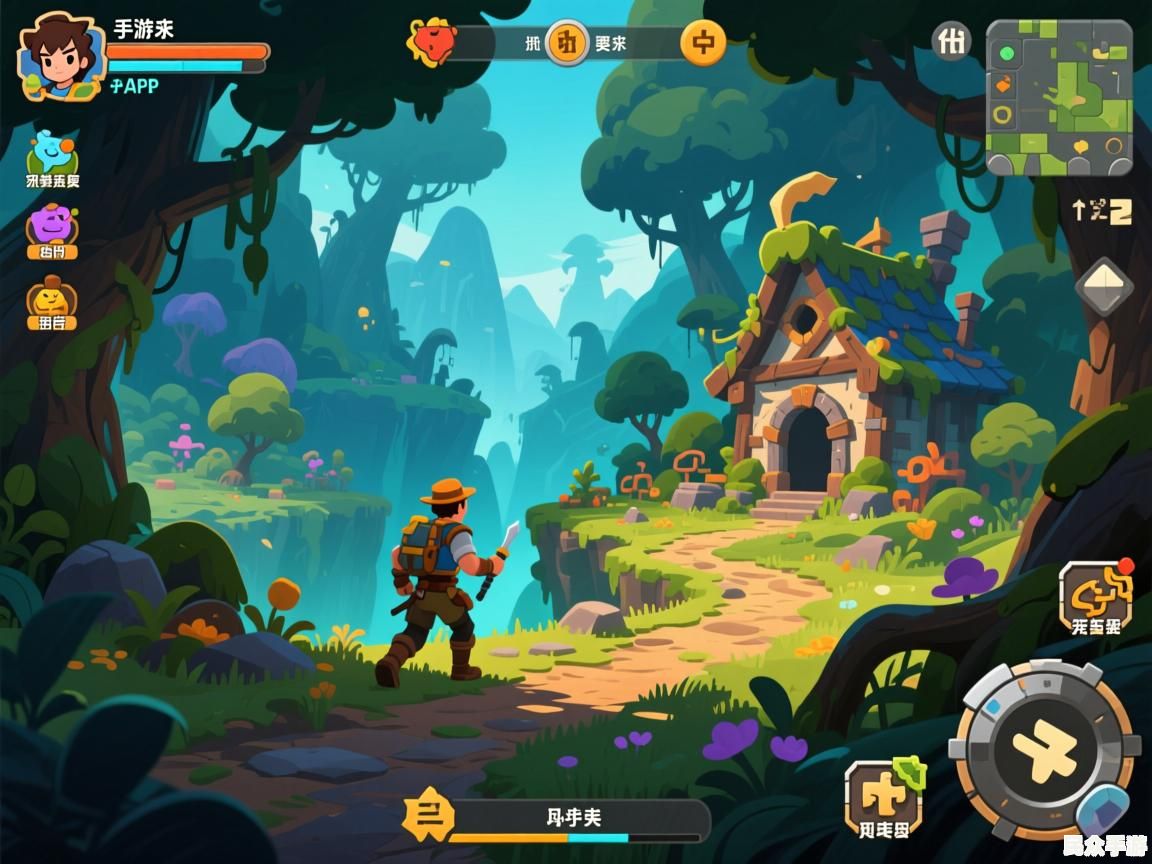1152x864 pixels.
Task: Select the diamond-shaped gem button
Action: 1104,287
